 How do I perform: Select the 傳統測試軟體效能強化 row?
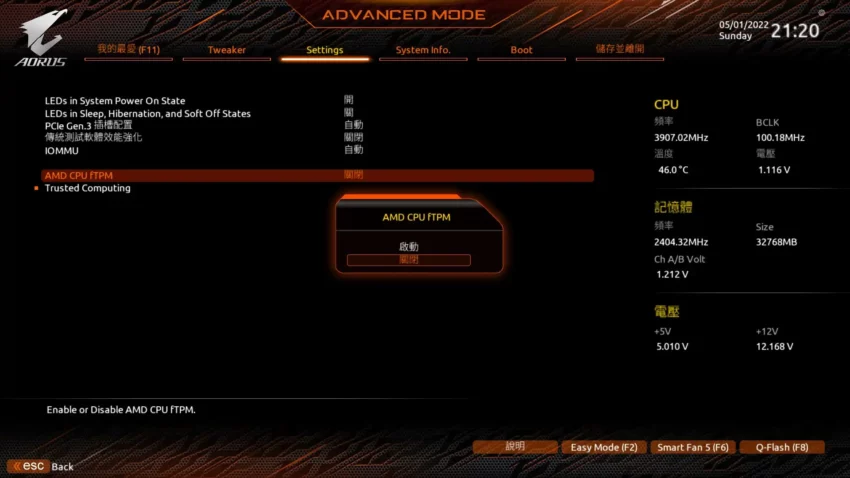93,137
